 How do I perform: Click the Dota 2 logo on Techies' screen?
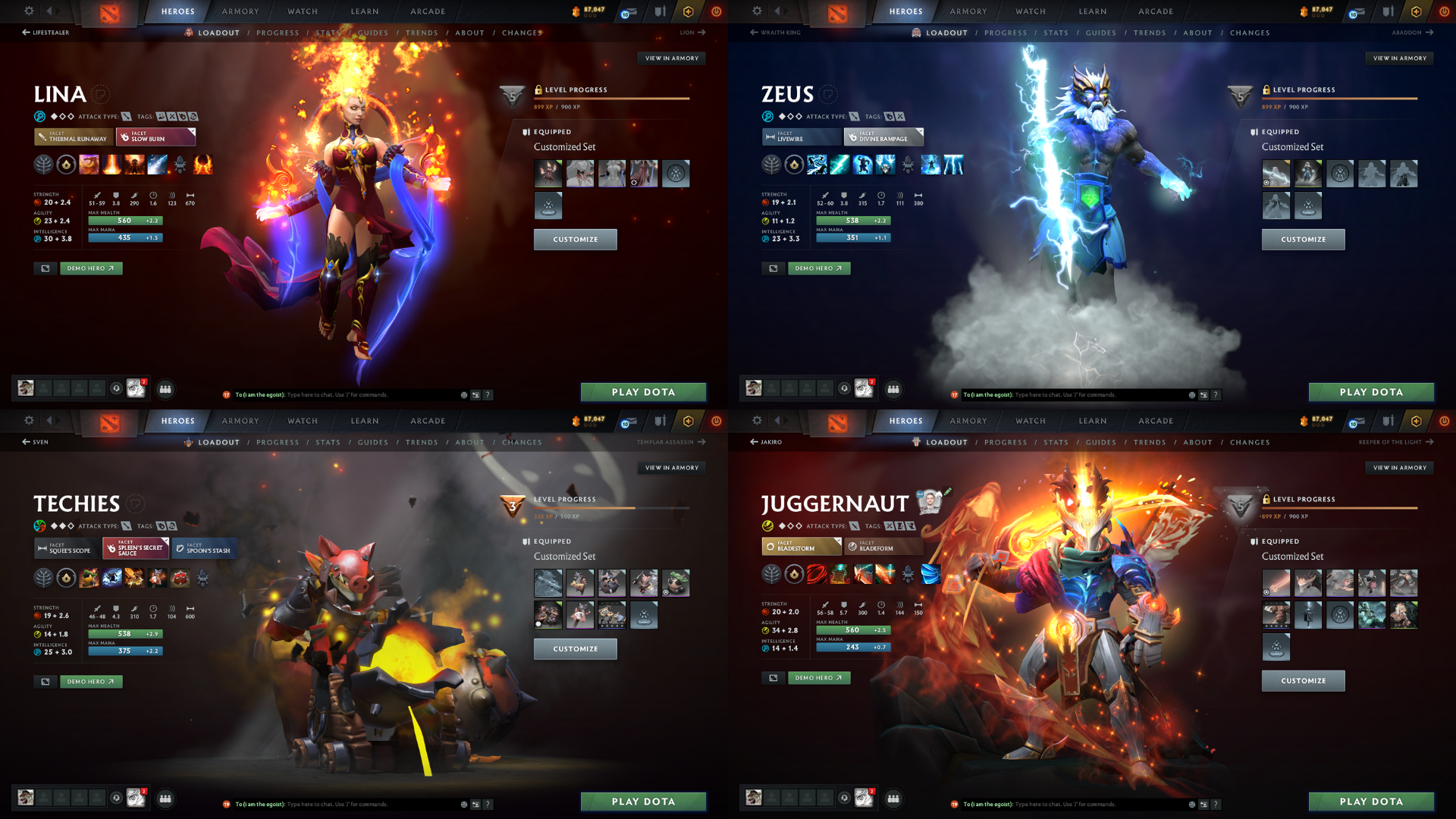click(110, 425)
